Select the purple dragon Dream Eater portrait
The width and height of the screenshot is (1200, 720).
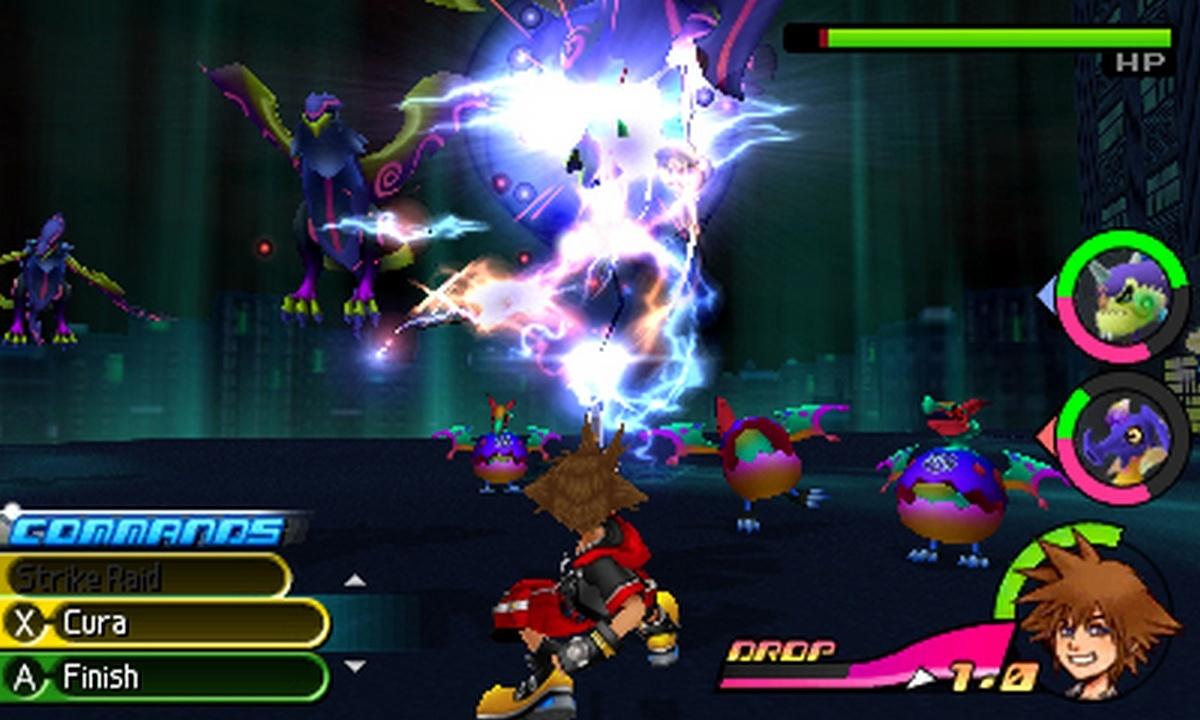[1121, 437]
